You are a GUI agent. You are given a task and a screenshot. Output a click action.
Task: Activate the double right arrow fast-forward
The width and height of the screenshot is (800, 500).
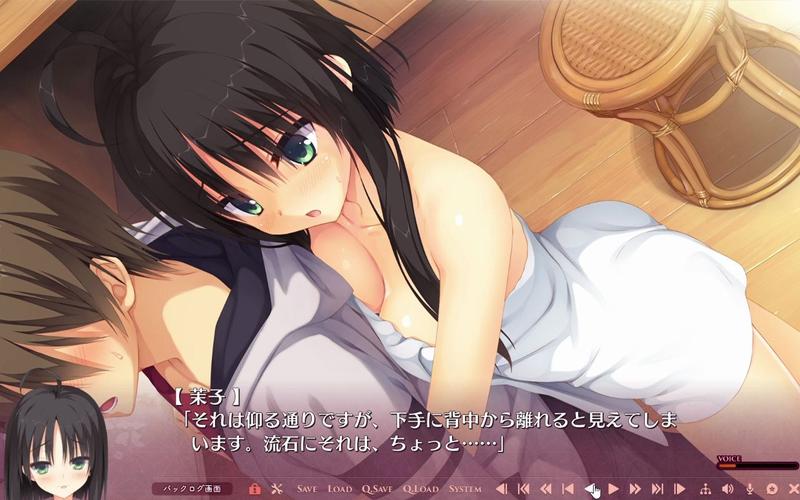(x=636, y=489)
